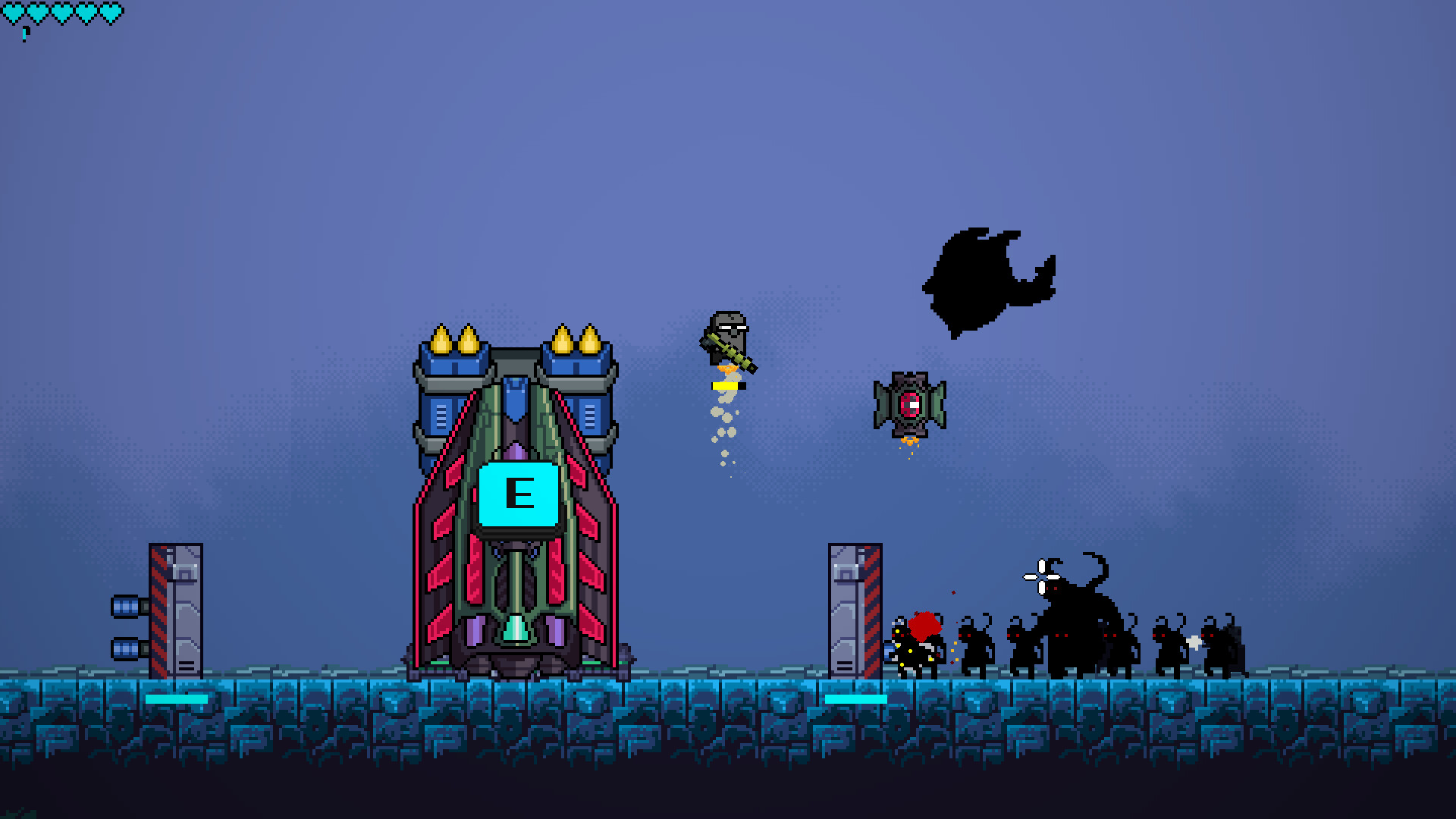The width and height of the screenshot is (1456, 819).
Task: Click the first heart in the health bar
Action: tap(14, 11)
